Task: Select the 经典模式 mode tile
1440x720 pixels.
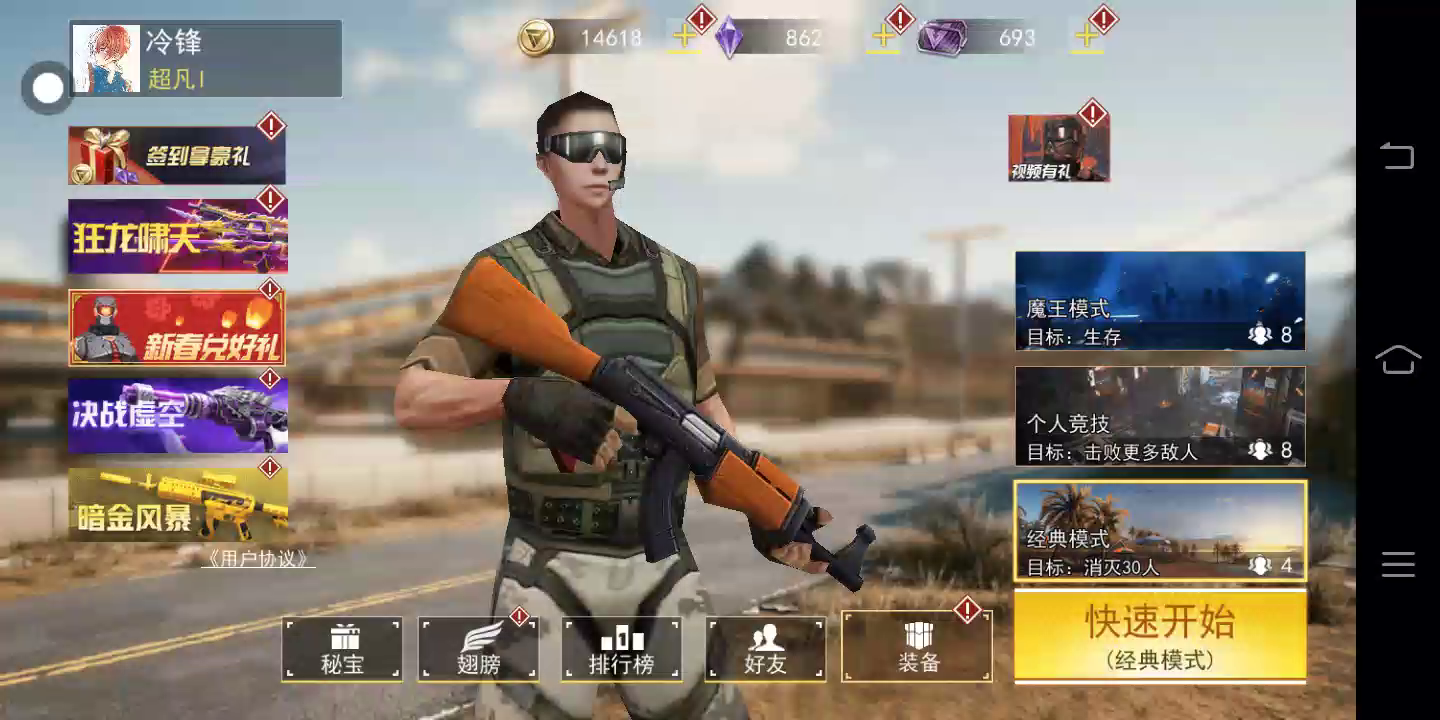Action: point(1160,531)
